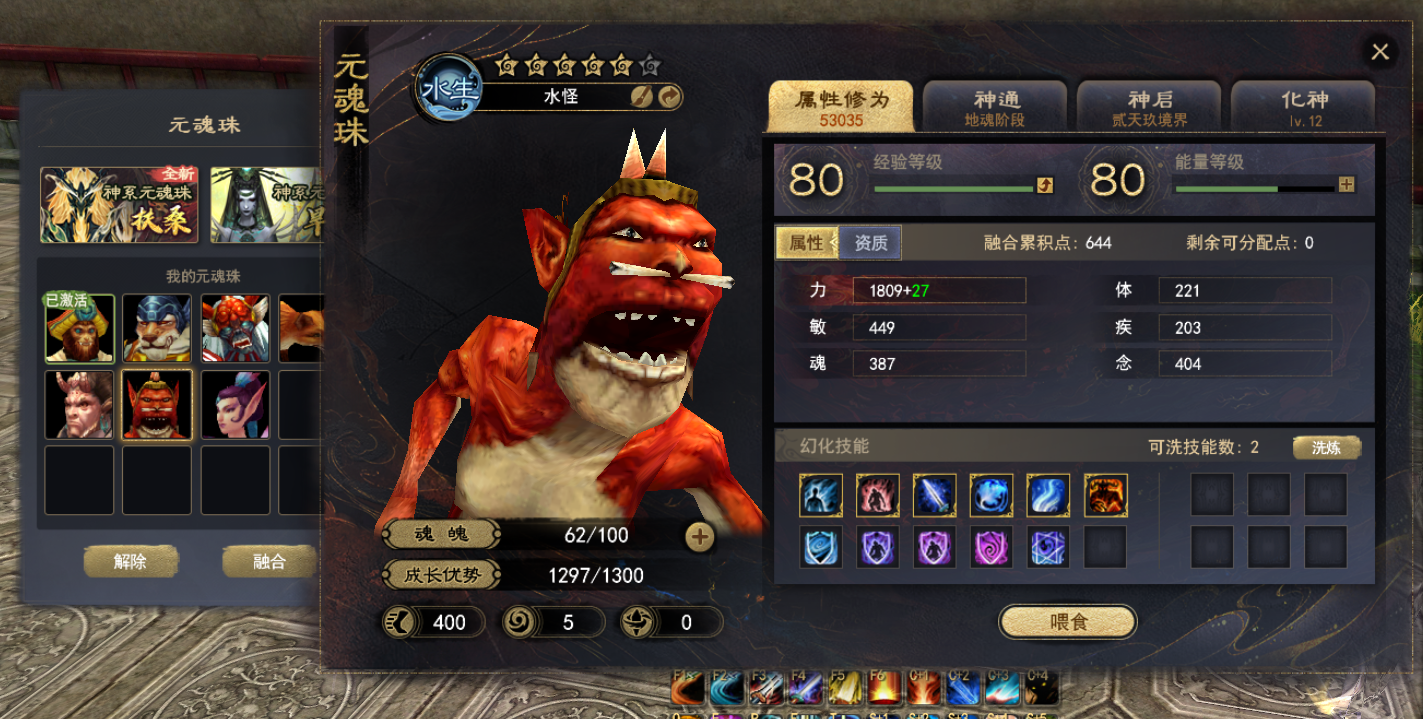The image size is (1423, 719).
Task: Select the 化神 tab
Action: (x=1303, y=107)
